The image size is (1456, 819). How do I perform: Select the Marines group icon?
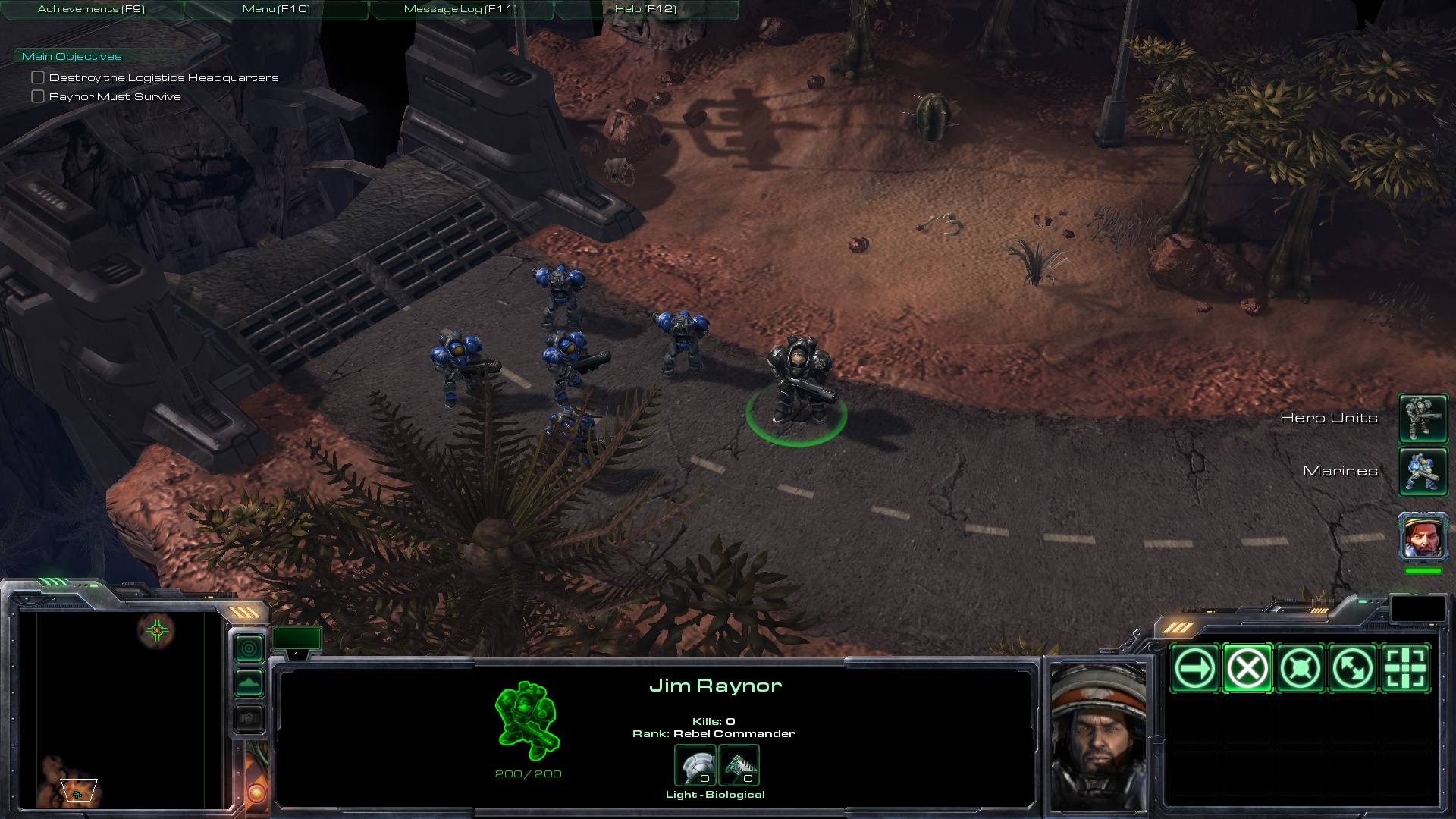click(x=1423, y=471)
